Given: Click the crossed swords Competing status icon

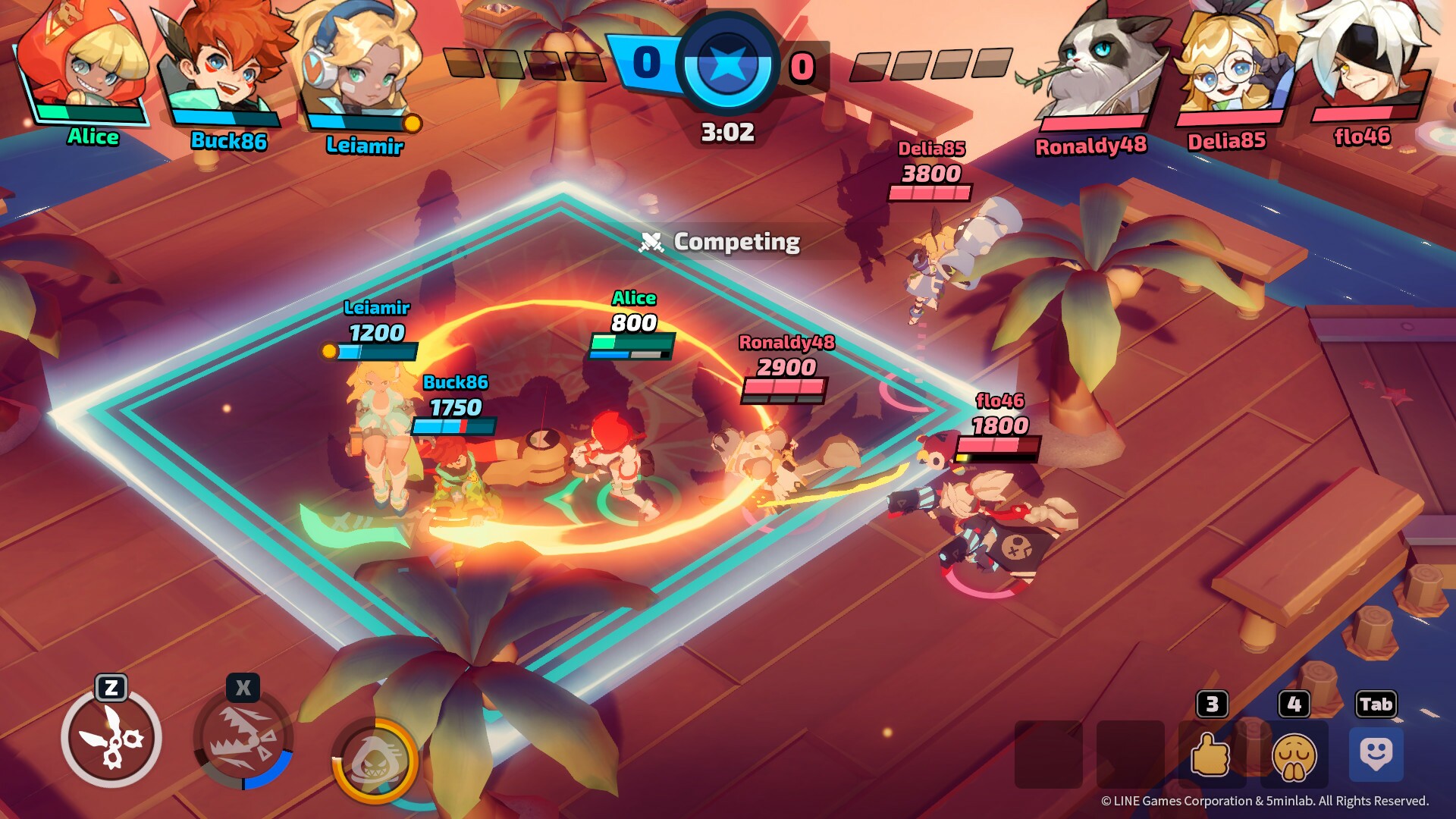Looking at the screenshot, I should click(654, 242).
